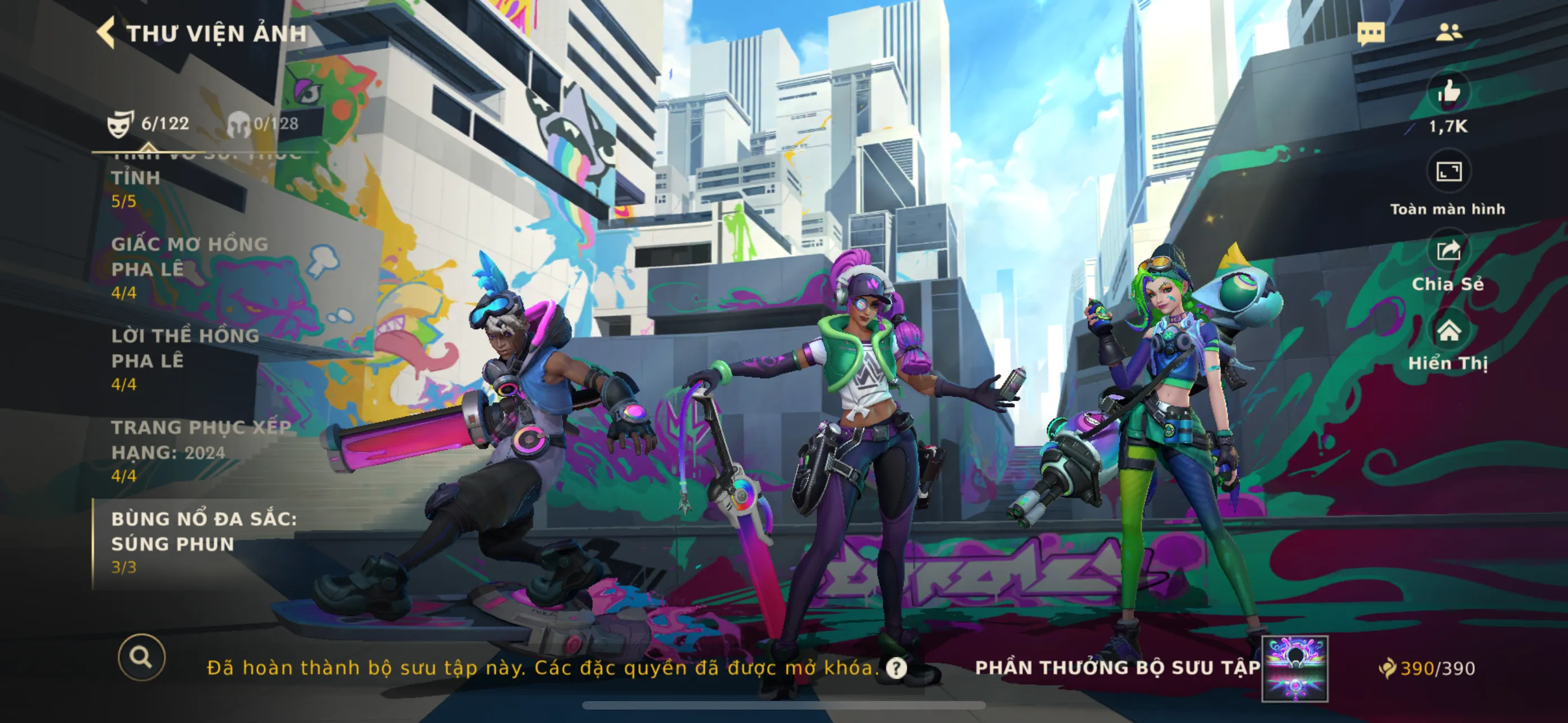Viewport: 1568px width, 723px height.
Task: Tap the Chia Sẻ share button
Action: [1449, 251]
